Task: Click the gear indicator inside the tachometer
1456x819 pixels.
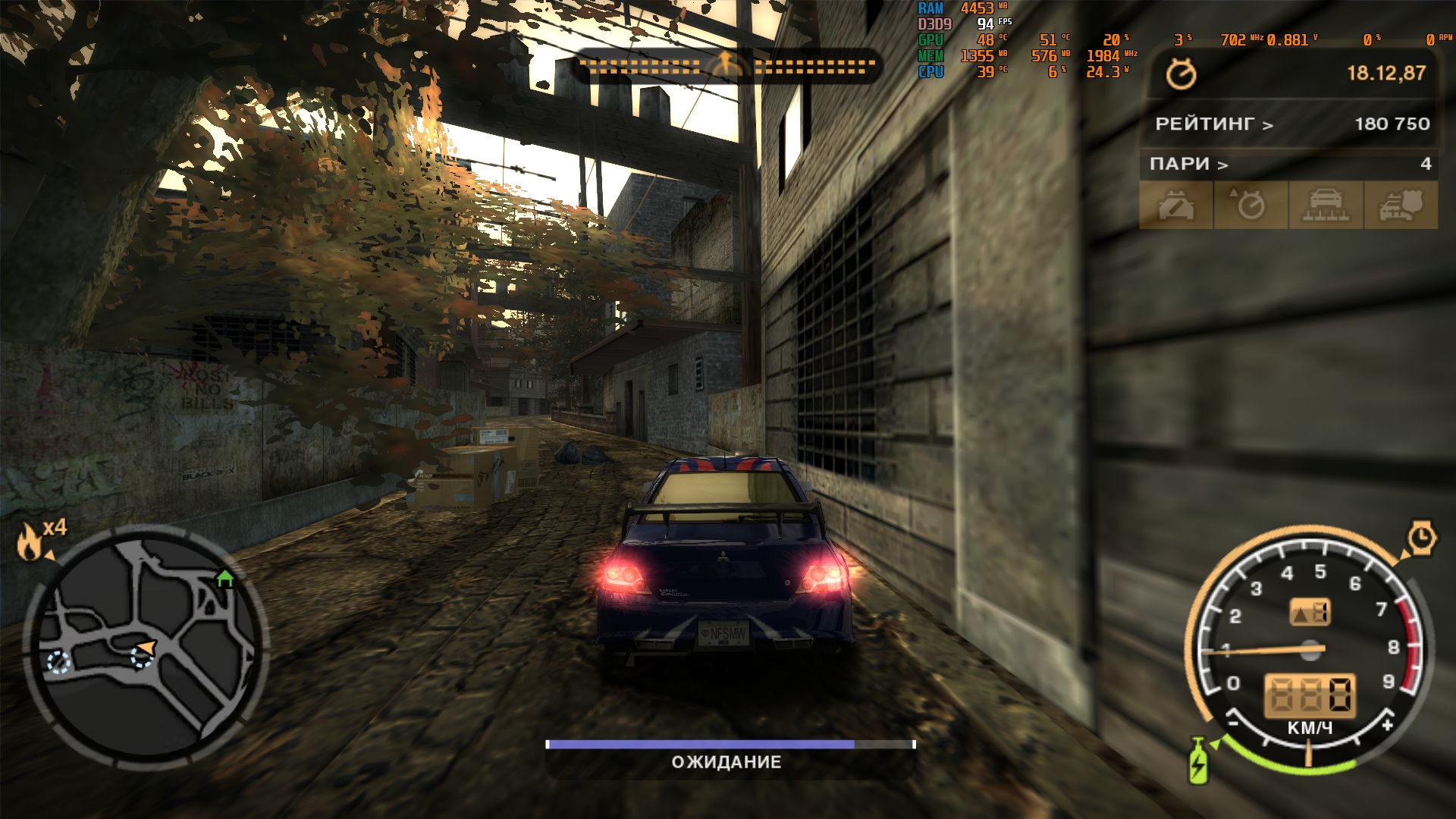Action: click(1310, 613)
